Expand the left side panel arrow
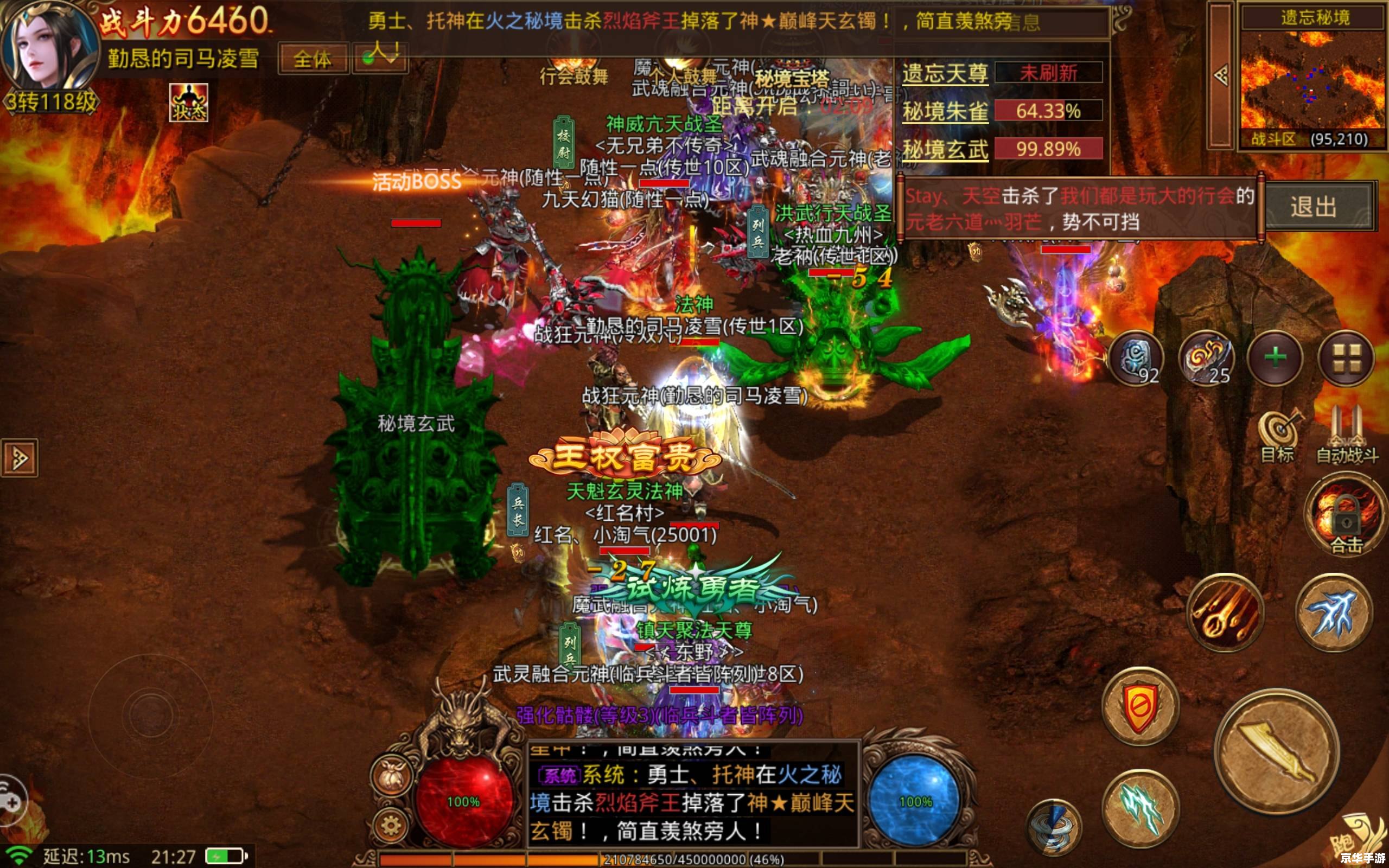 [20, 457]
